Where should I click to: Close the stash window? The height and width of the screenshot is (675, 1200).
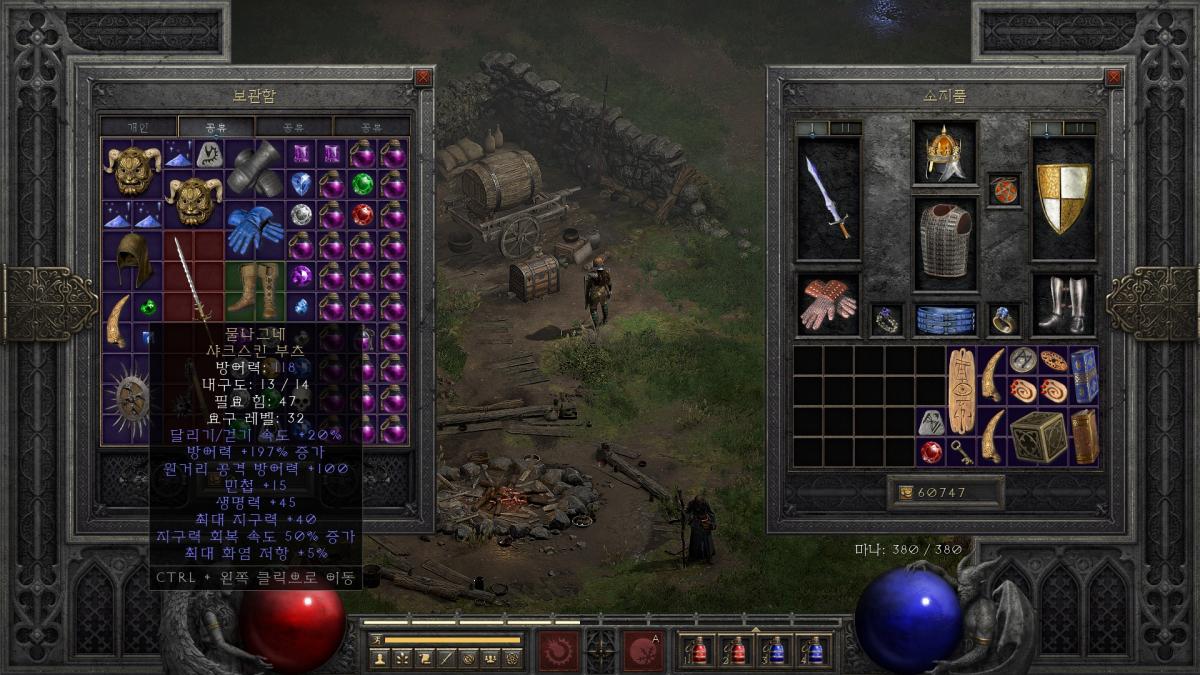(x=423, y=77)
